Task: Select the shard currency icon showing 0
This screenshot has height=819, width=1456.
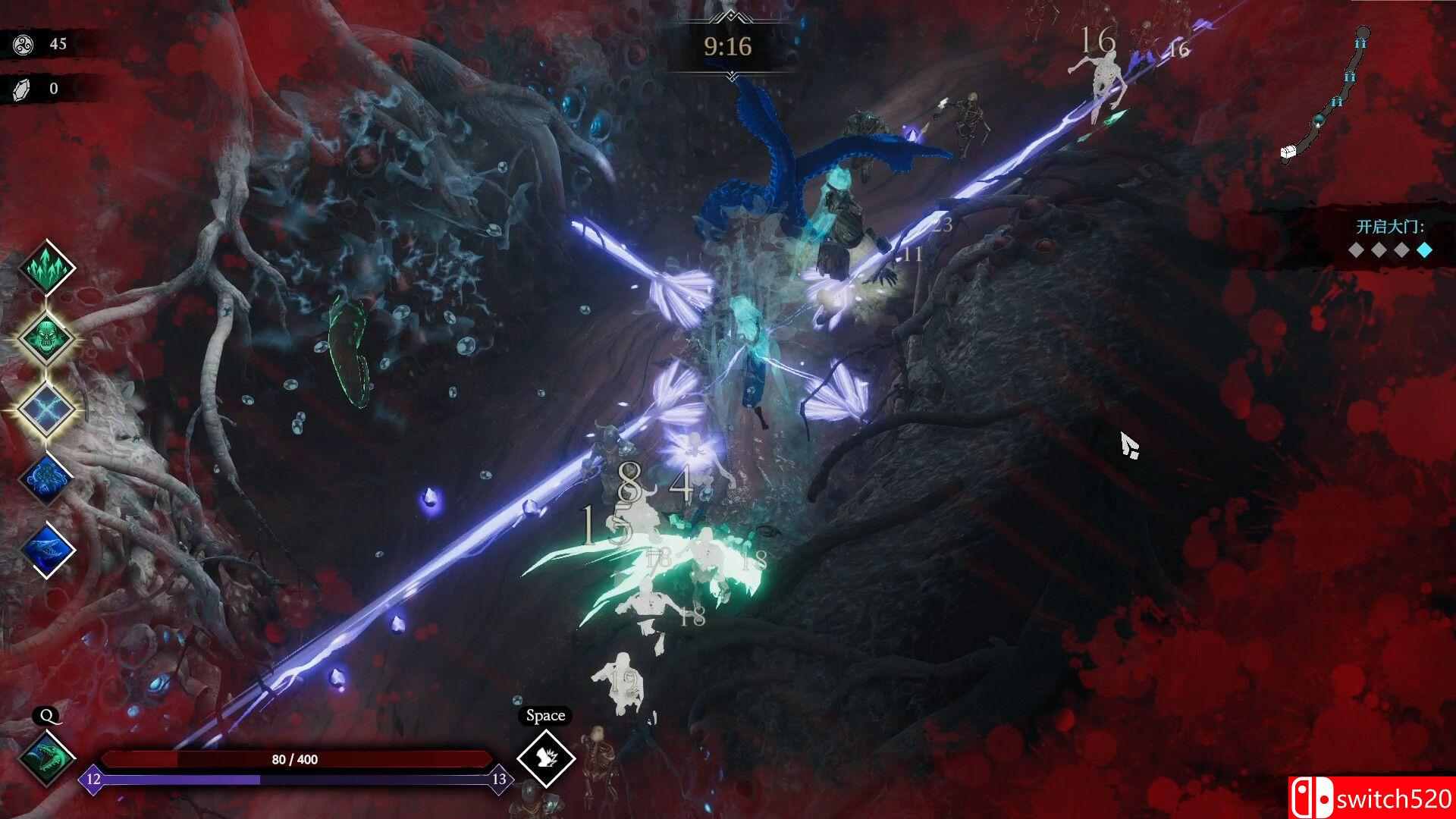Action: (23, 87)
